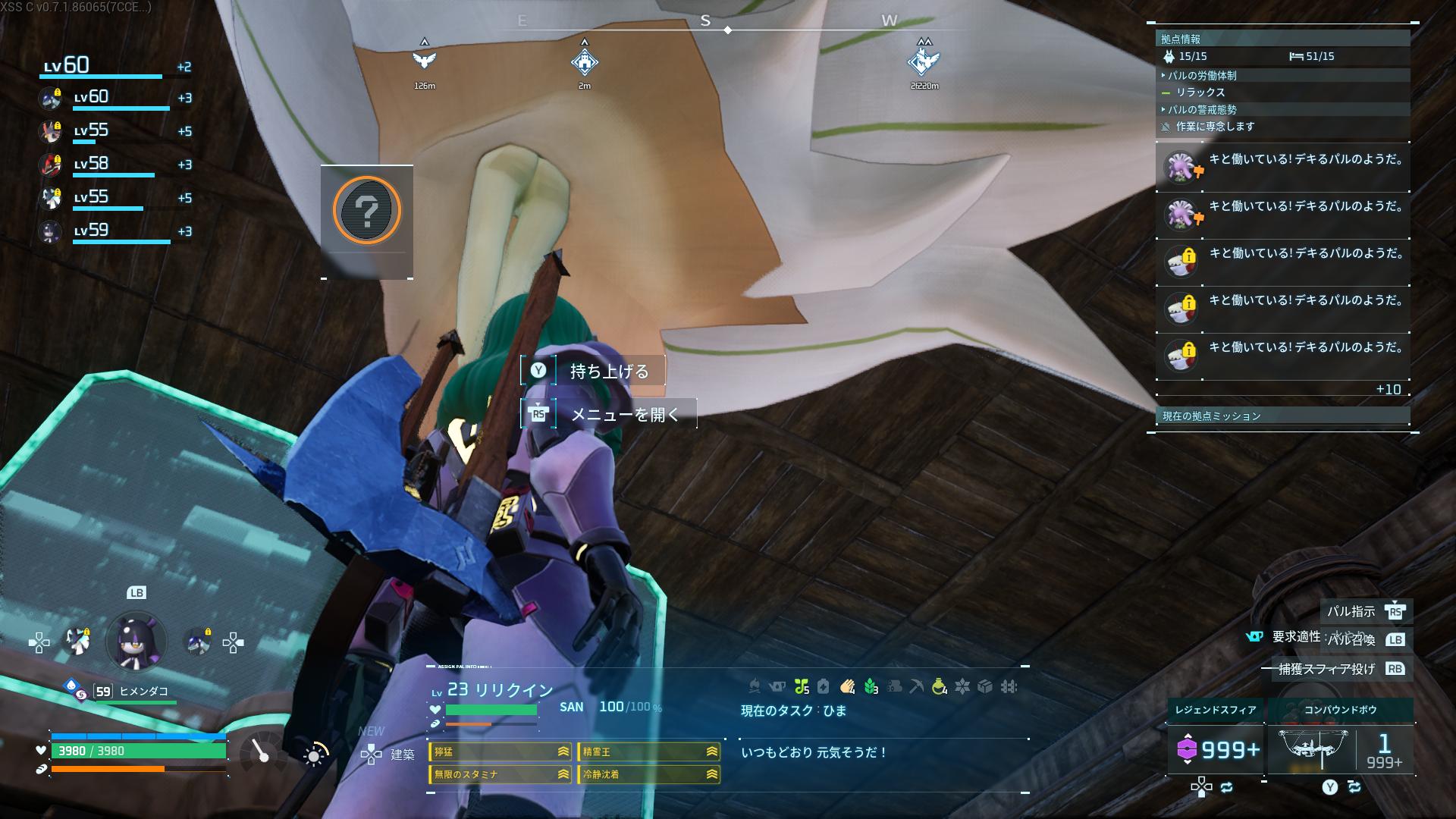Select the レジェンドスフィア sphere slot
The height and width of the screenshot is (819, 1456).
[1216, 749]
